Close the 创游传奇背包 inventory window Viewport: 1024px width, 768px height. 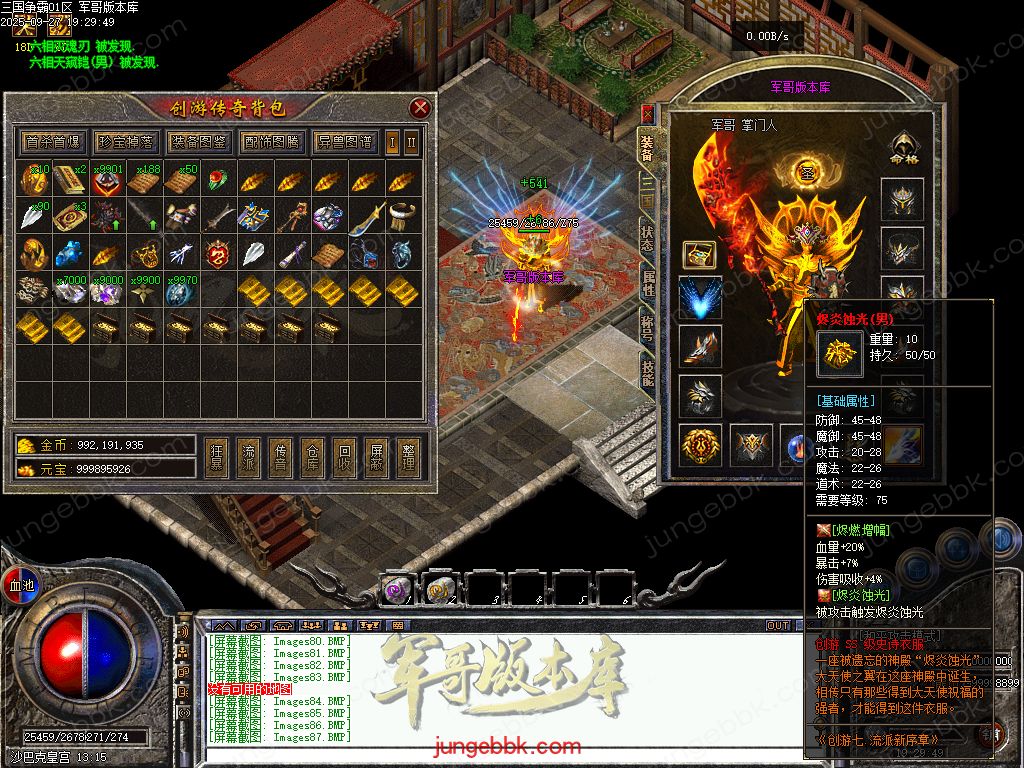(420, 108)
